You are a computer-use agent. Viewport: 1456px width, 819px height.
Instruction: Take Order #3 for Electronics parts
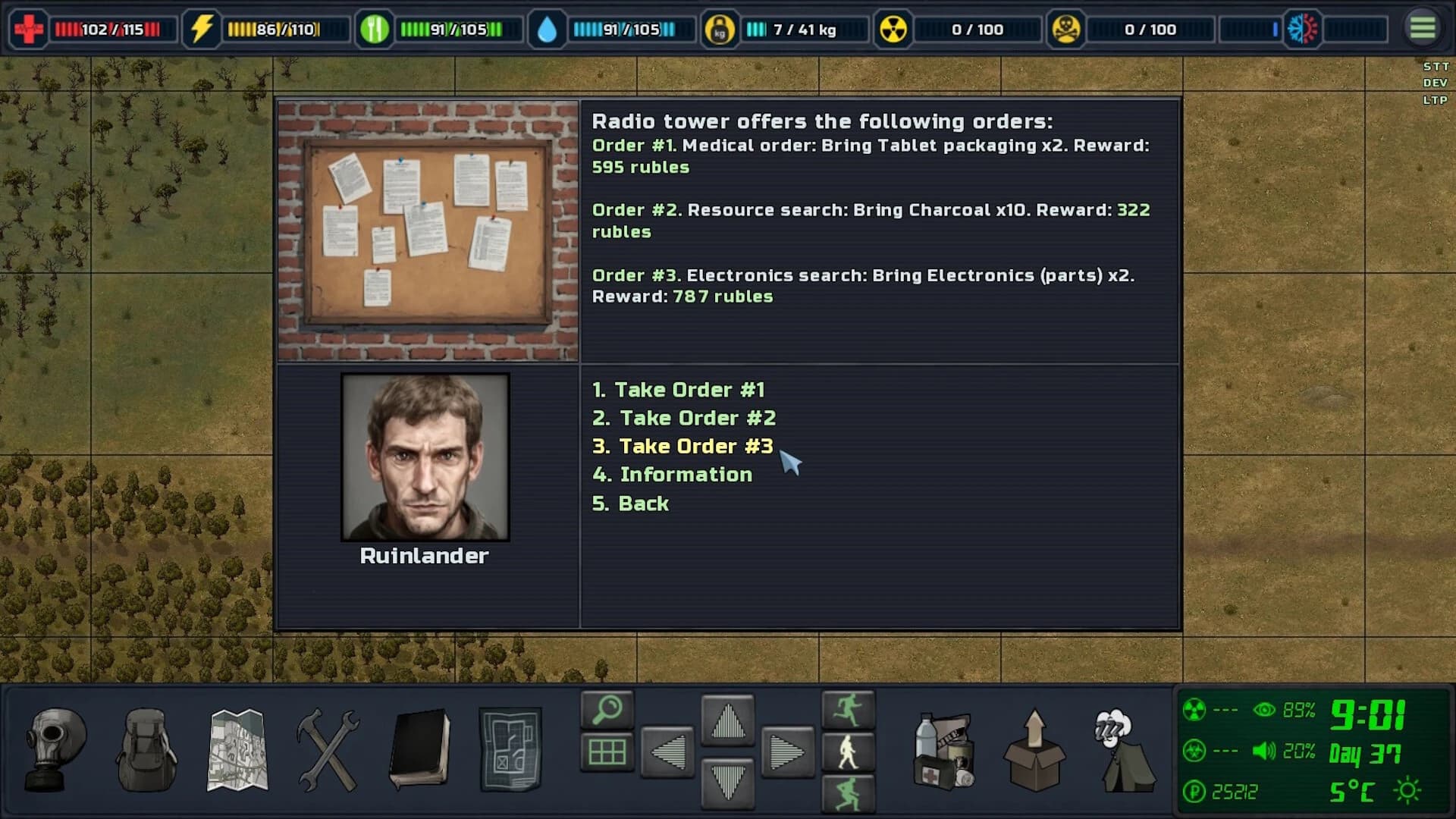(x=684, y=446)
